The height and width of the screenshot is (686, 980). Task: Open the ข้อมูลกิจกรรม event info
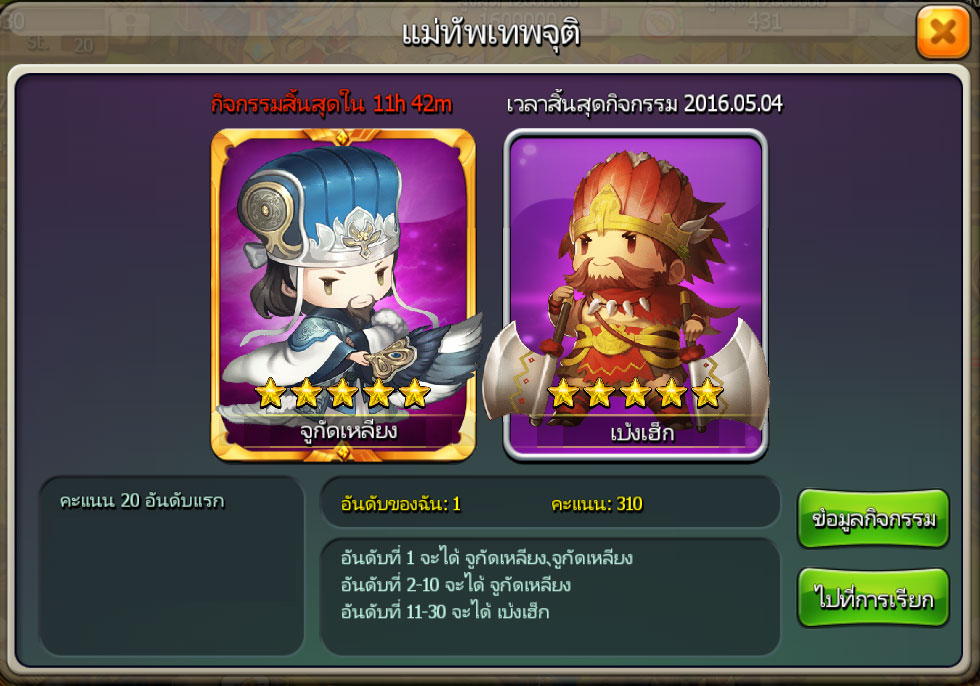(x=873, y=519)
